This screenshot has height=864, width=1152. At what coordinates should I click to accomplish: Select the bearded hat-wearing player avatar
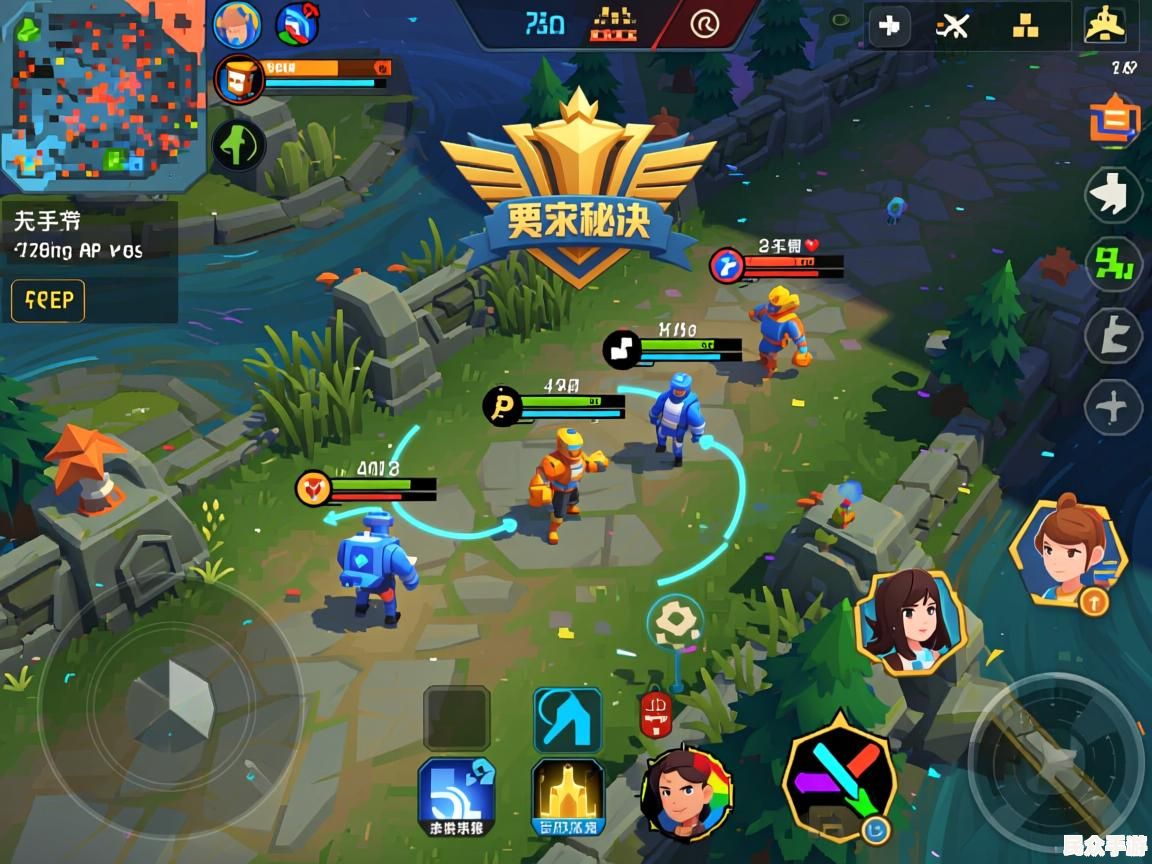click(237, 25)
